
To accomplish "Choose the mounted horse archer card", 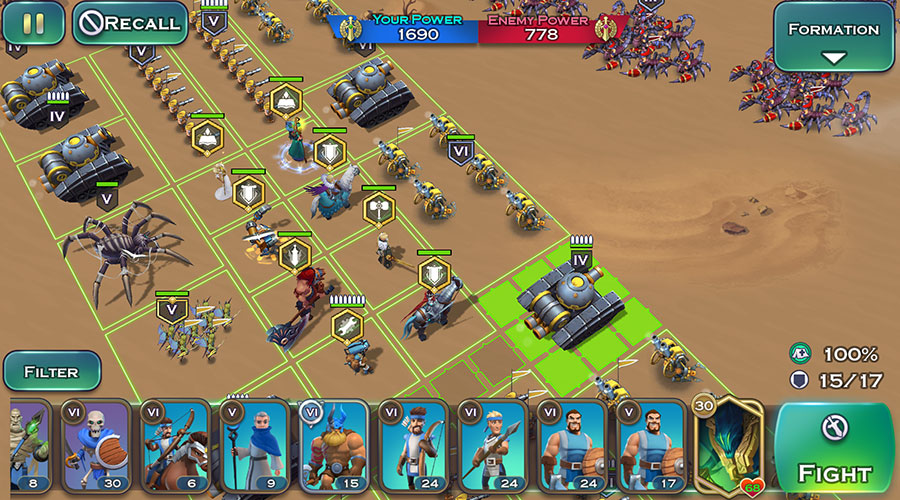I will click(175, 446).
